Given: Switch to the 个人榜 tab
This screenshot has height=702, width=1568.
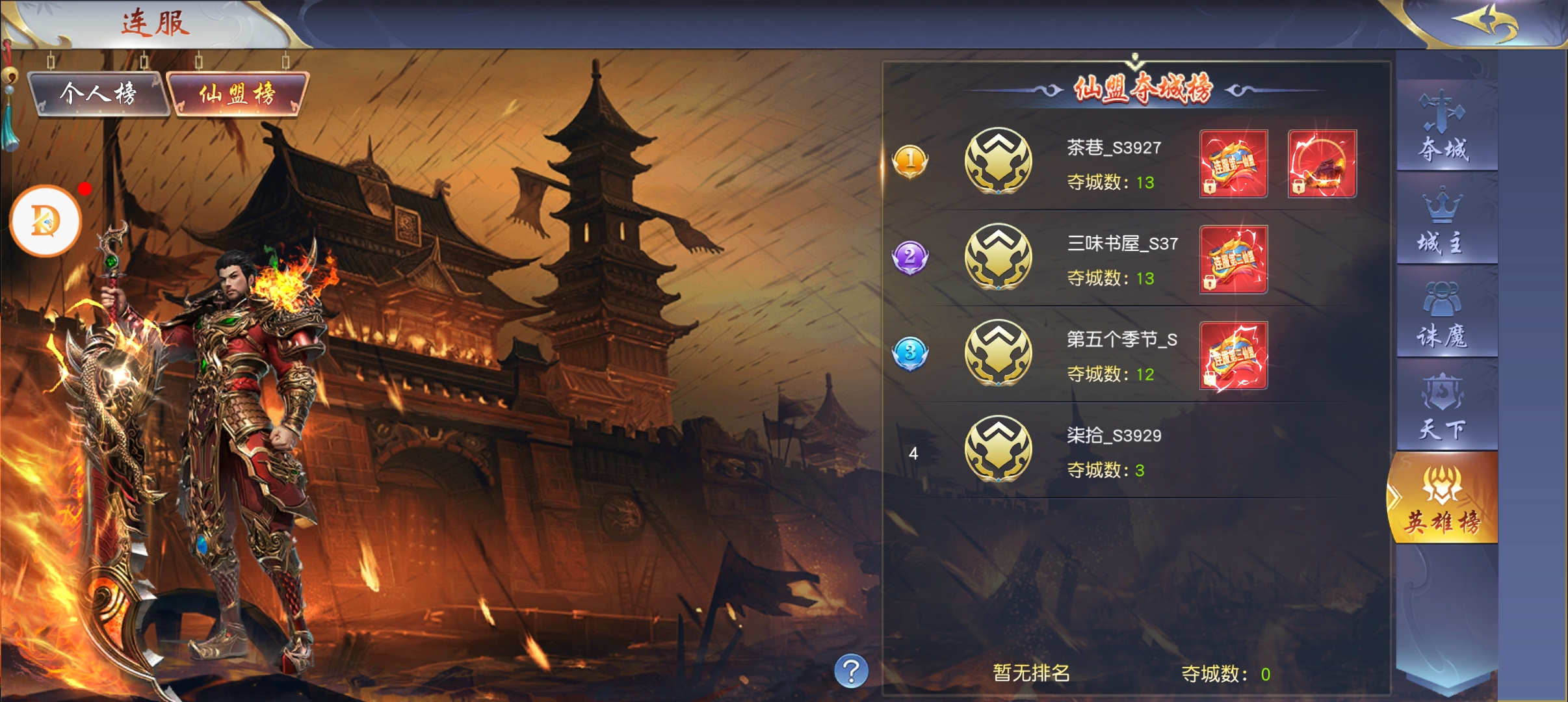Looking at the screenshot, I should tap(98, 94).
